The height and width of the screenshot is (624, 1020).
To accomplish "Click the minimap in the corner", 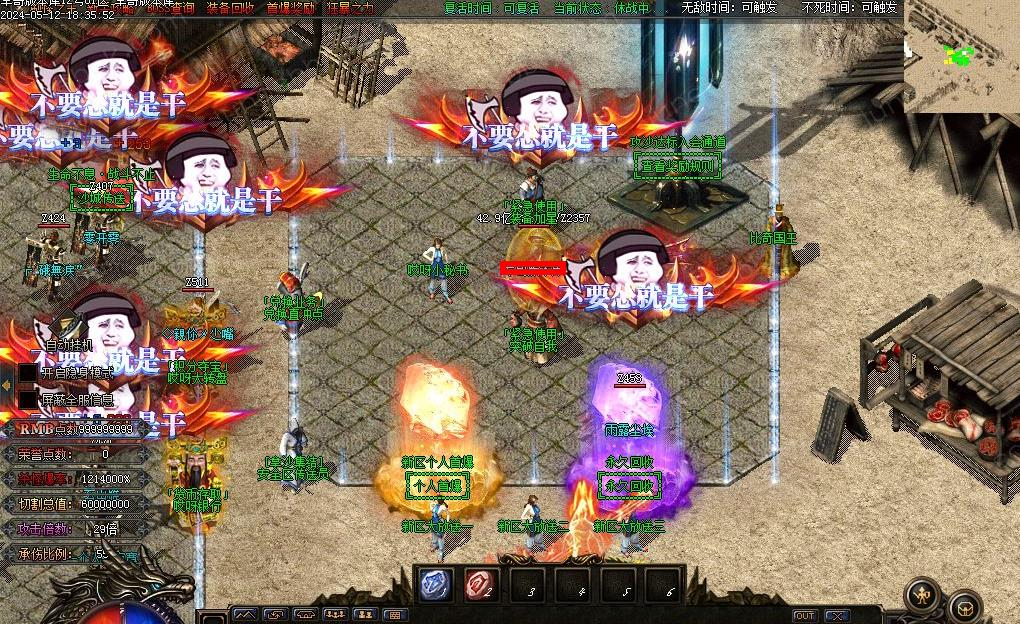I will [x=961, y=55].
